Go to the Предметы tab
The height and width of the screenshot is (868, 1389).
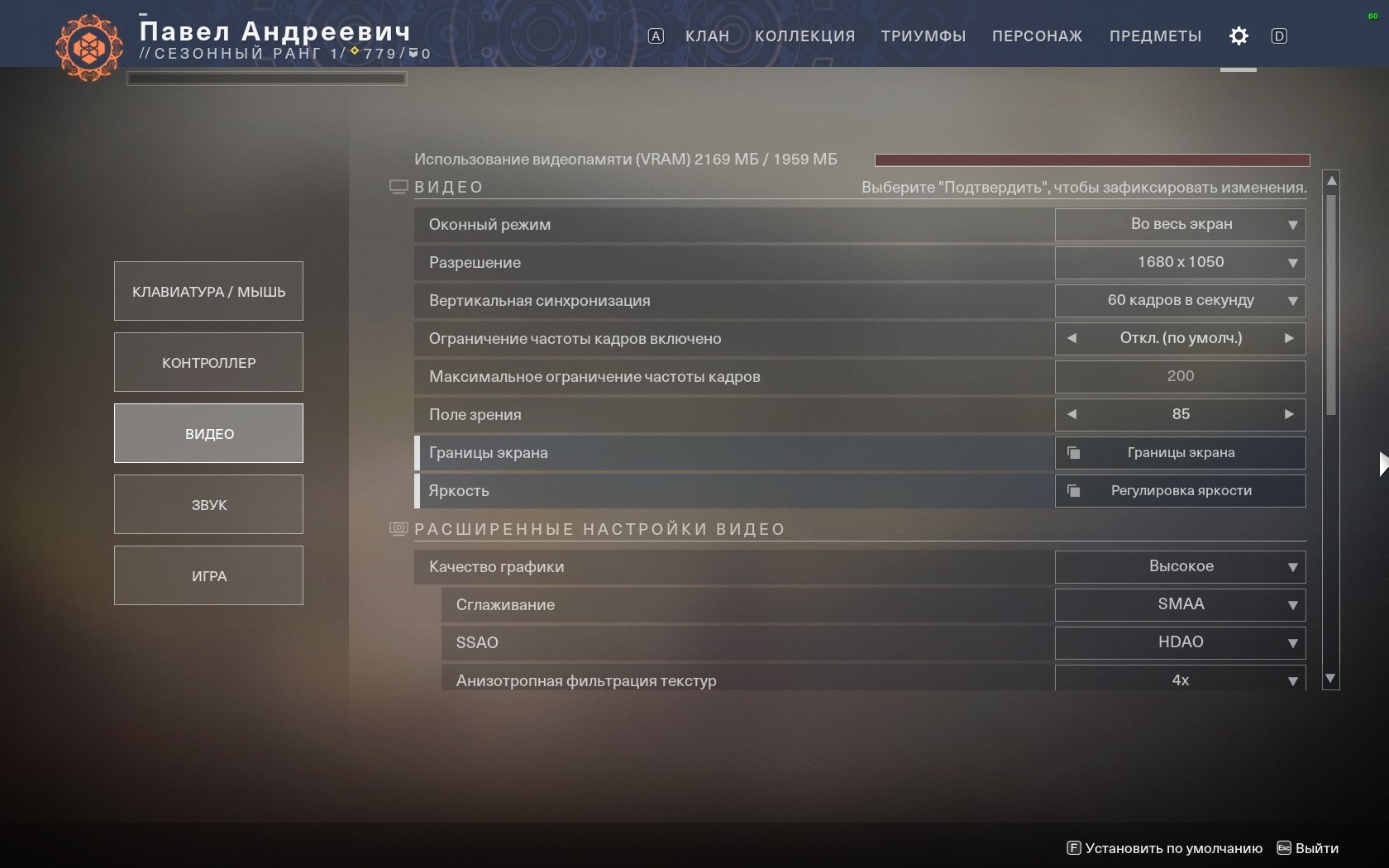tap(1155, 36)
